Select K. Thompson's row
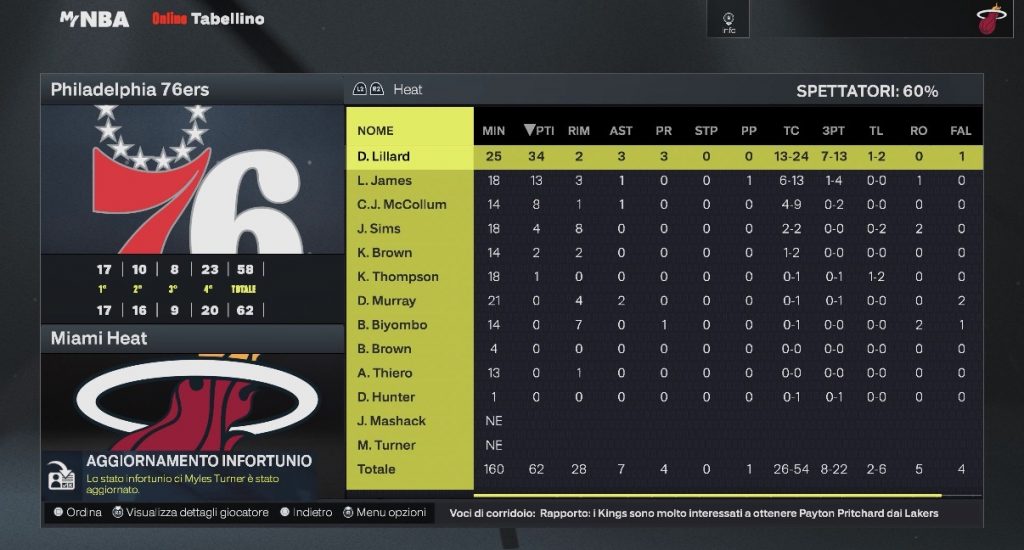1024x550 pixels. (397, 276)
